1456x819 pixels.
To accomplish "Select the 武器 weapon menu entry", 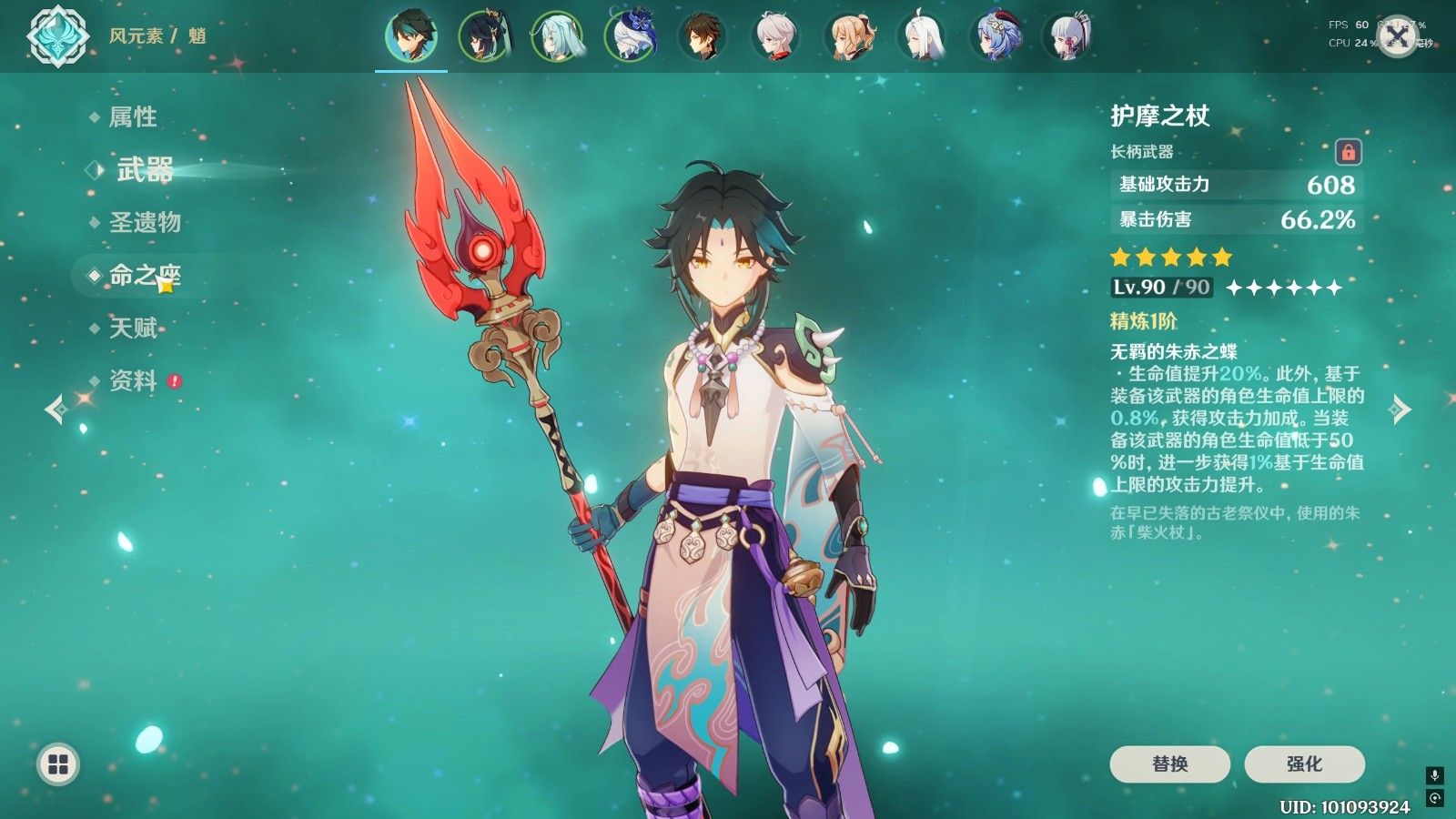I will tap(144, 170).
